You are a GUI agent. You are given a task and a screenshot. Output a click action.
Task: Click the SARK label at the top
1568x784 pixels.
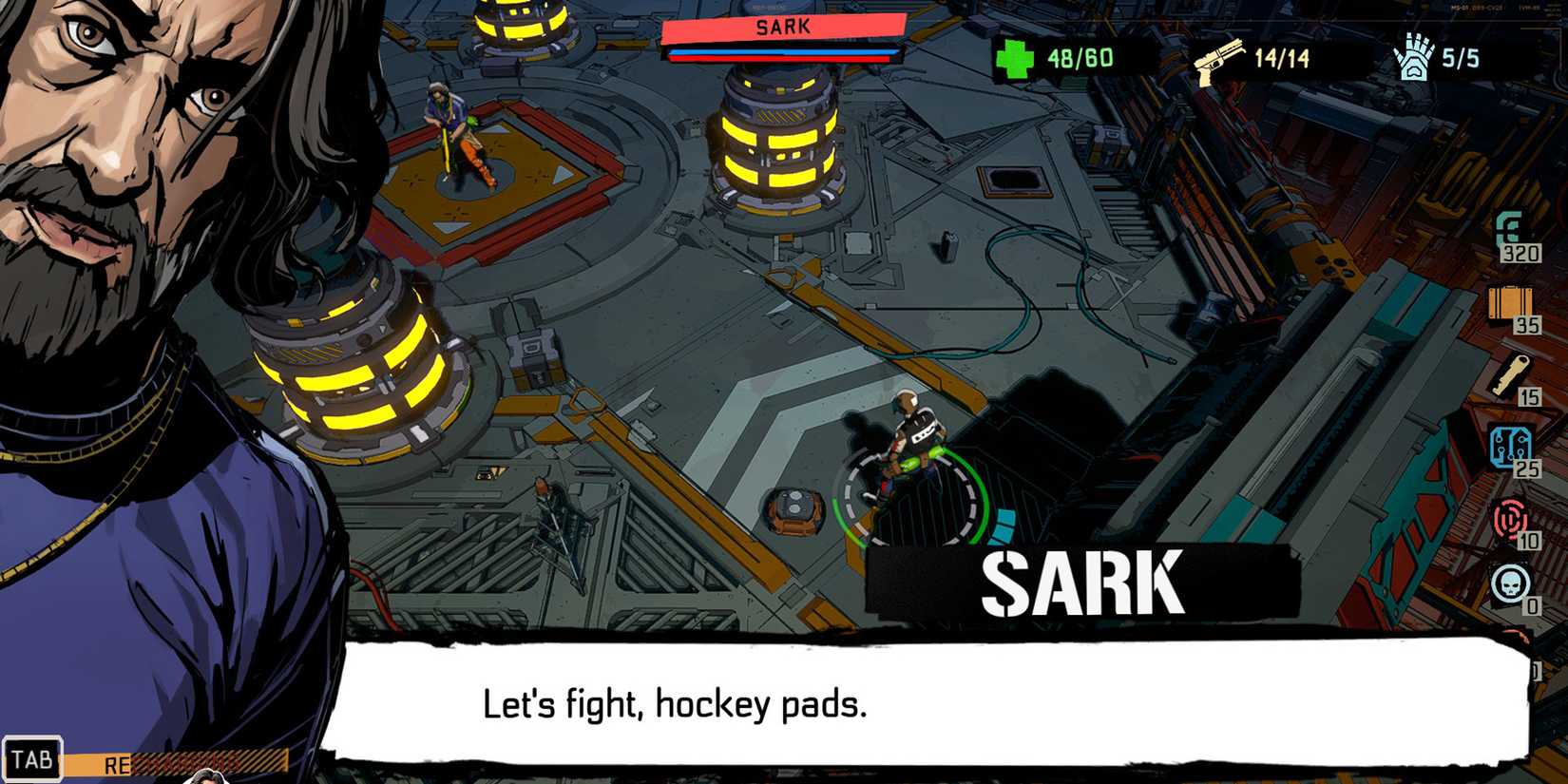[782, 26]
